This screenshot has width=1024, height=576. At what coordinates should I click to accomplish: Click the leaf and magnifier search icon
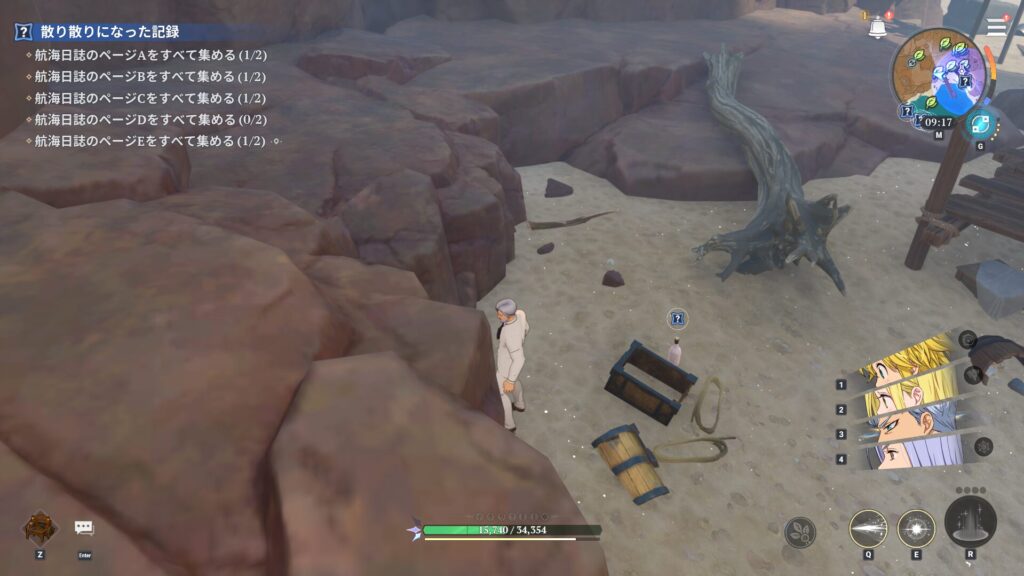pyautogui.click(x=800, y=532)
